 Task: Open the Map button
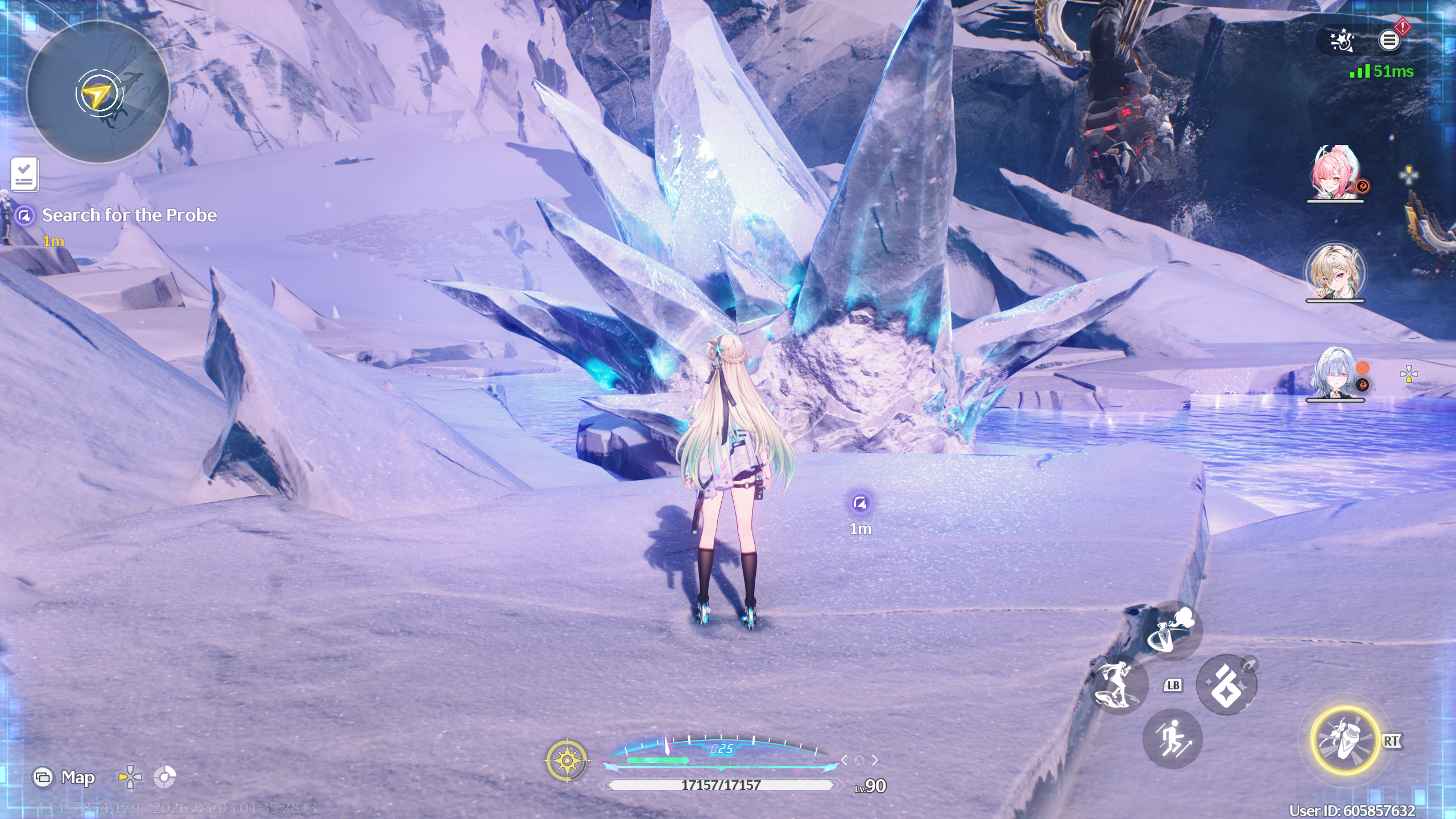pyautogui.click(x=64, y=777)
